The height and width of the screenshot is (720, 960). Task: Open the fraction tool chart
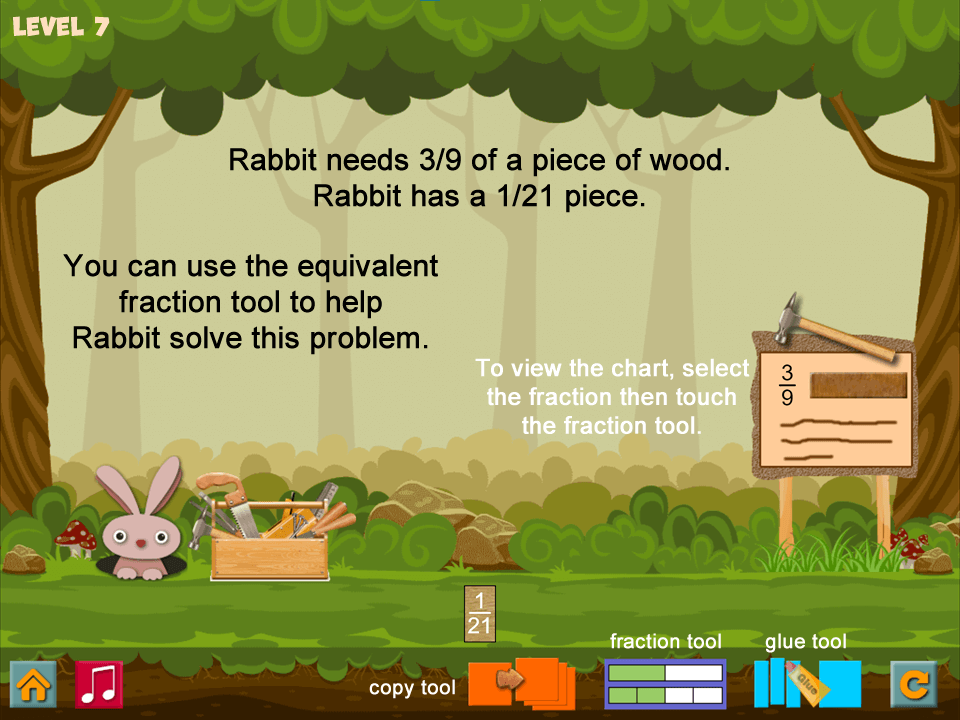pyautogui.click(x=665, y=684)
